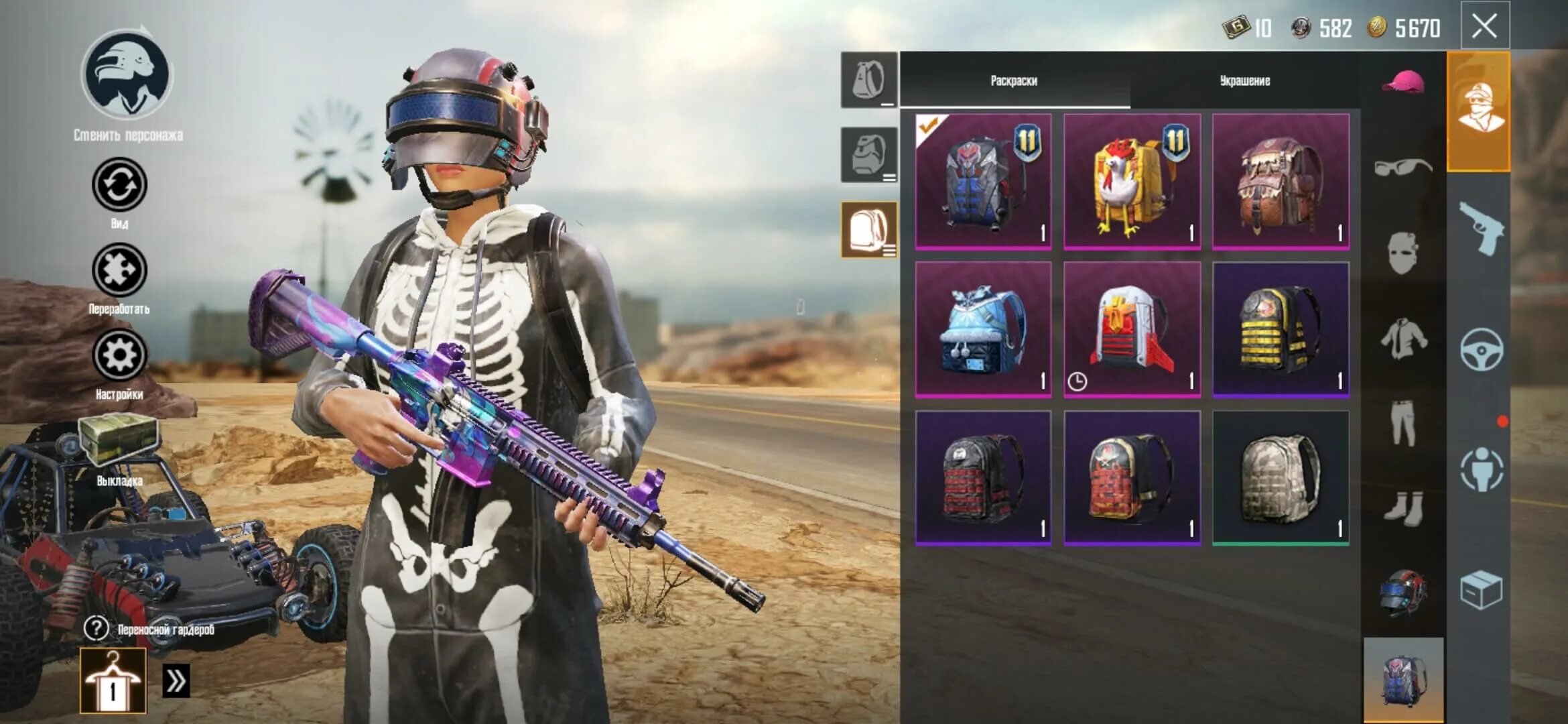Select the camo desert backpack skin
Image resolution: width=1568 pixels, height=724 pixels.
(1281, 477)
